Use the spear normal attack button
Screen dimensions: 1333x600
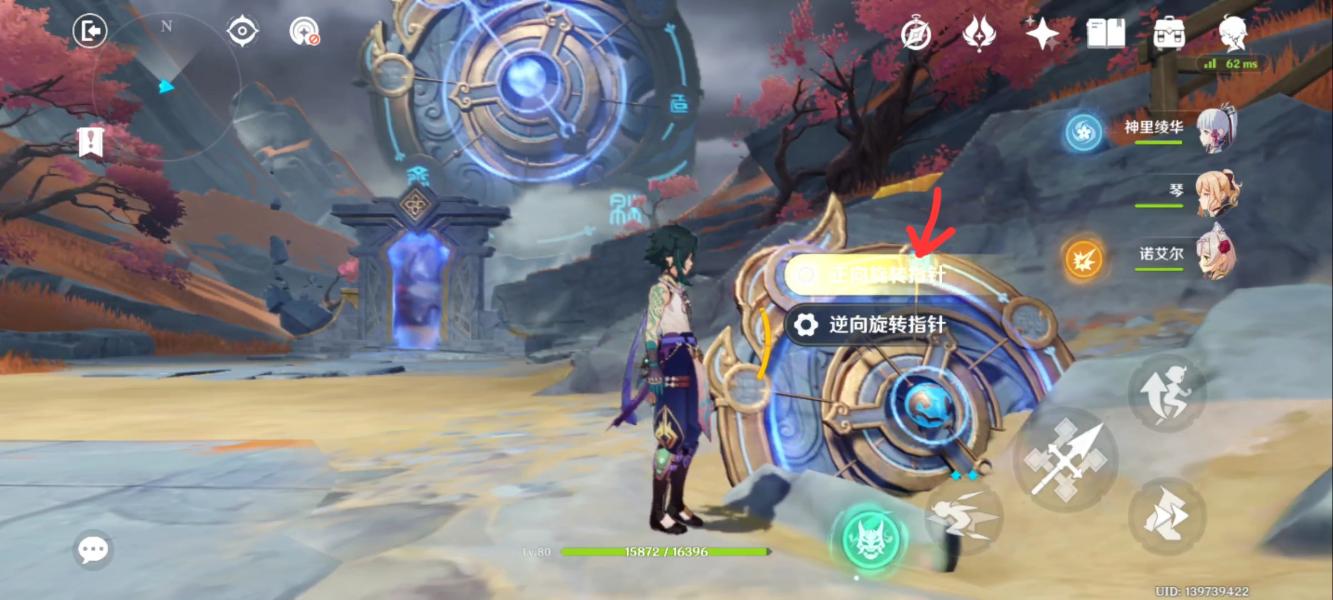(x=1065, y=460)
